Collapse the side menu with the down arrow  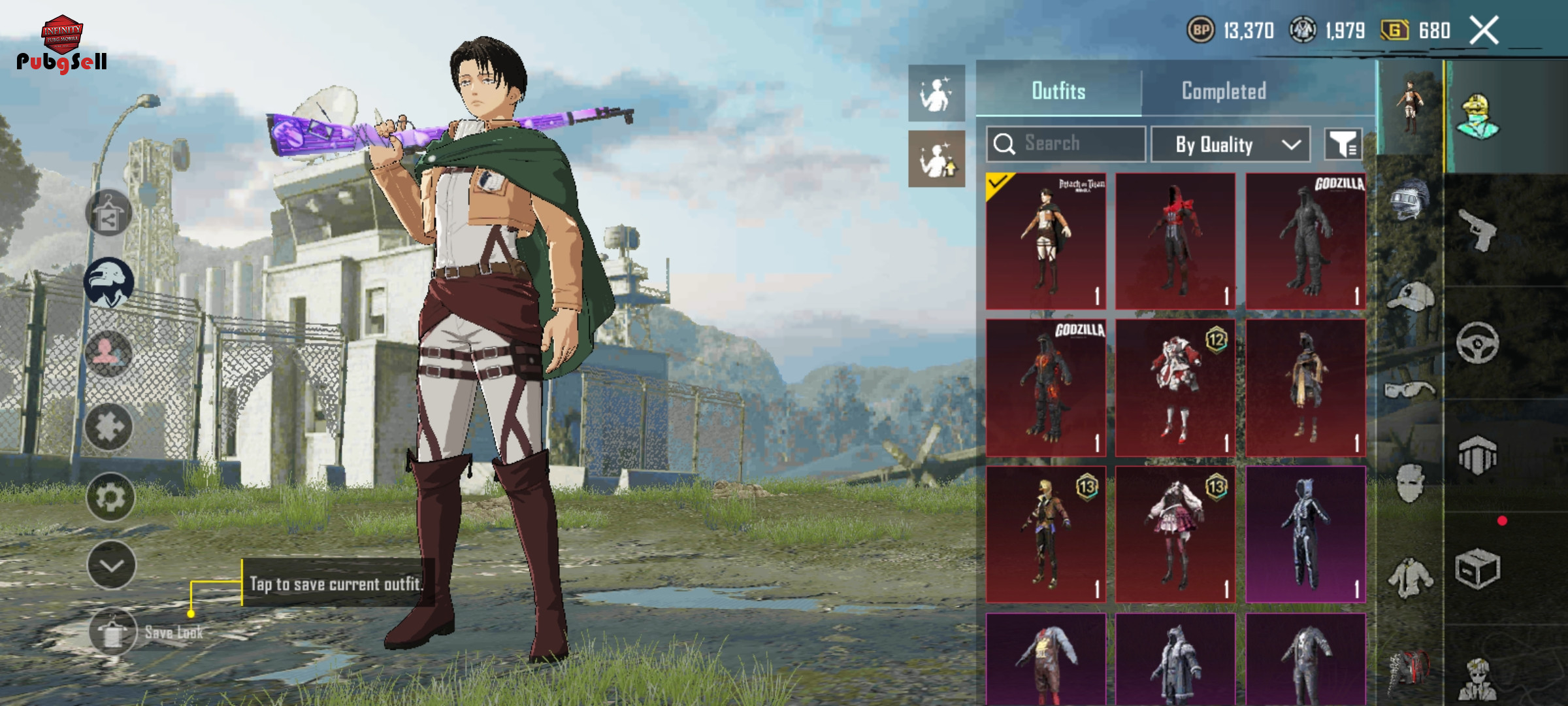point(111,565)
